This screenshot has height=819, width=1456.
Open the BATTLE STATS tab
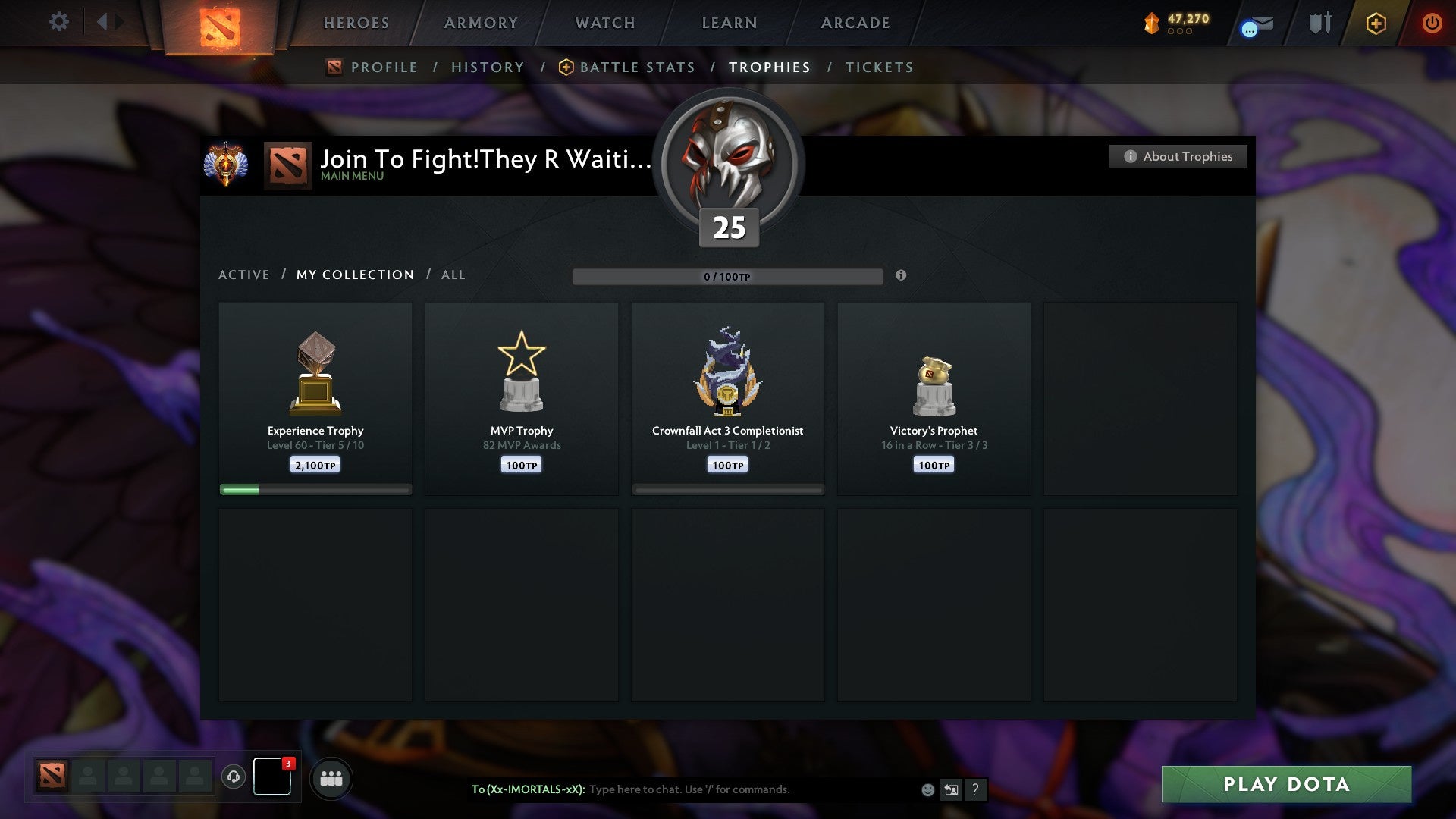[x=637, y=67]
